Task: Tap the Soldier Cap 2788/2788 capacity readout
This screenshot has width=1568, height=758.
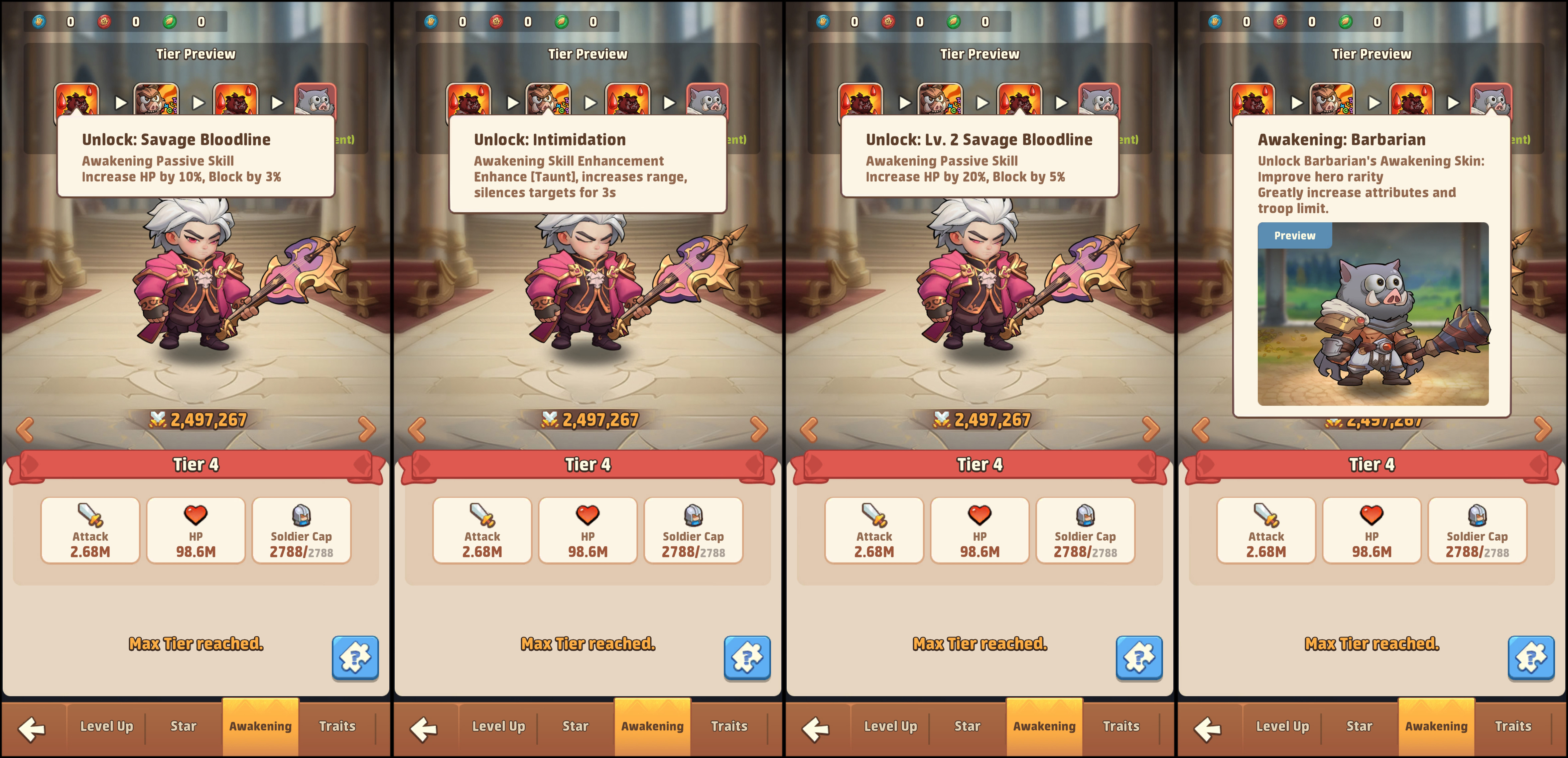Action: tap(302, 552)
